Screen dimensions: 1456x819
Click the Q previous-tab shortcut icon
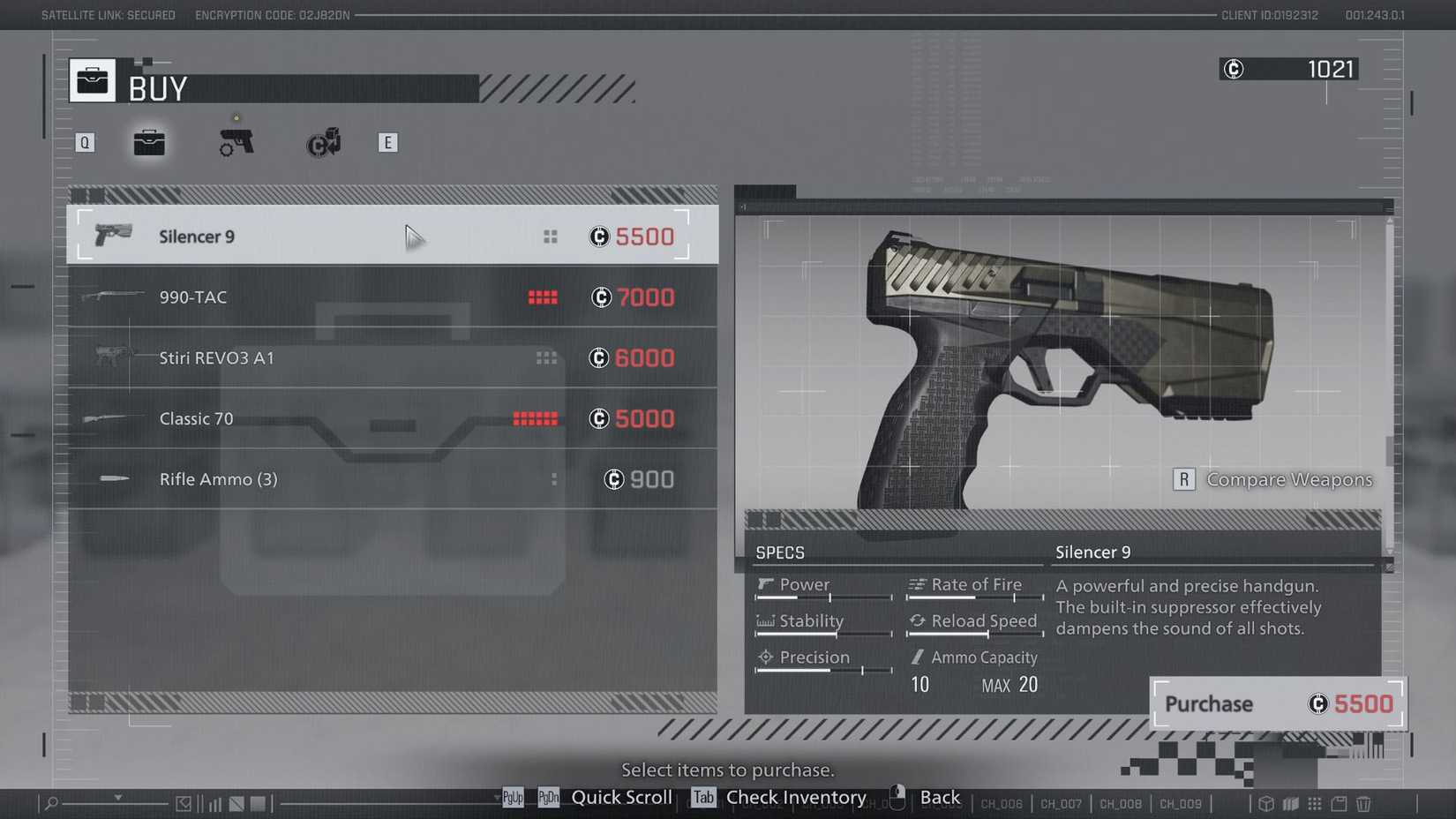85,141
